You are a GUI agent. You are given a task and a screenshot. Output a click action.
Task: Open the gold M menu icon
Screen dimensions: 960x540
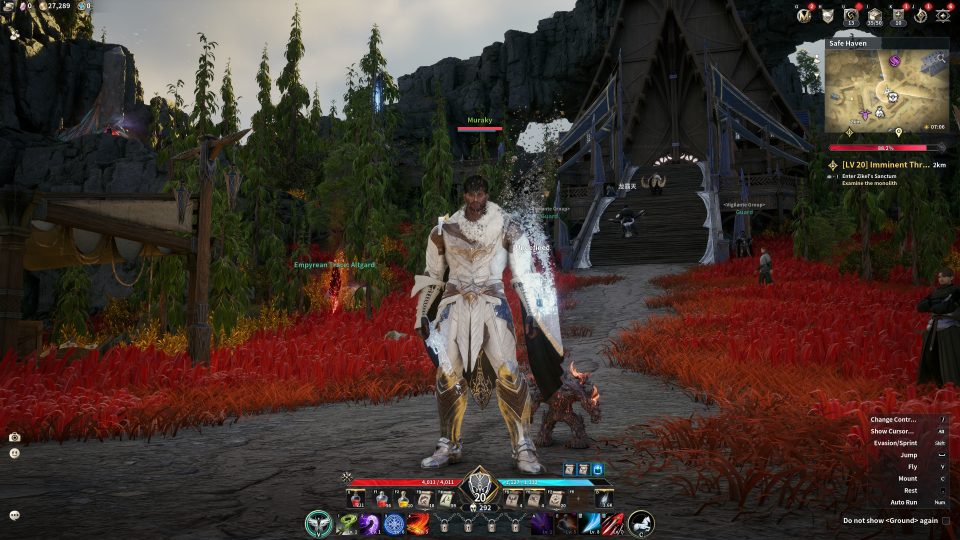802,15
